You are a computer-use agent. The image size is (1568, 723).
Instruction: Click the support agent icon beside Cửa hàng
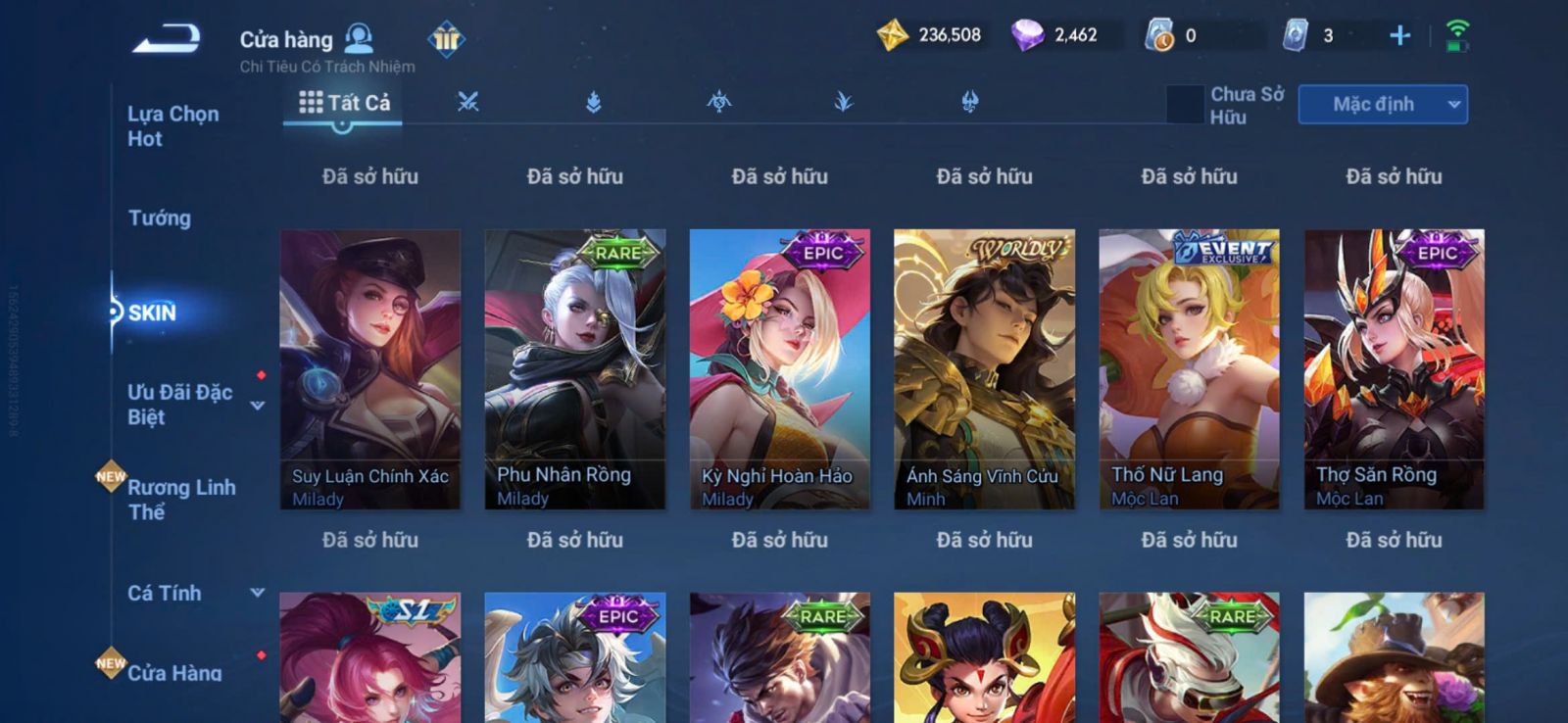(x=360, y=38)
